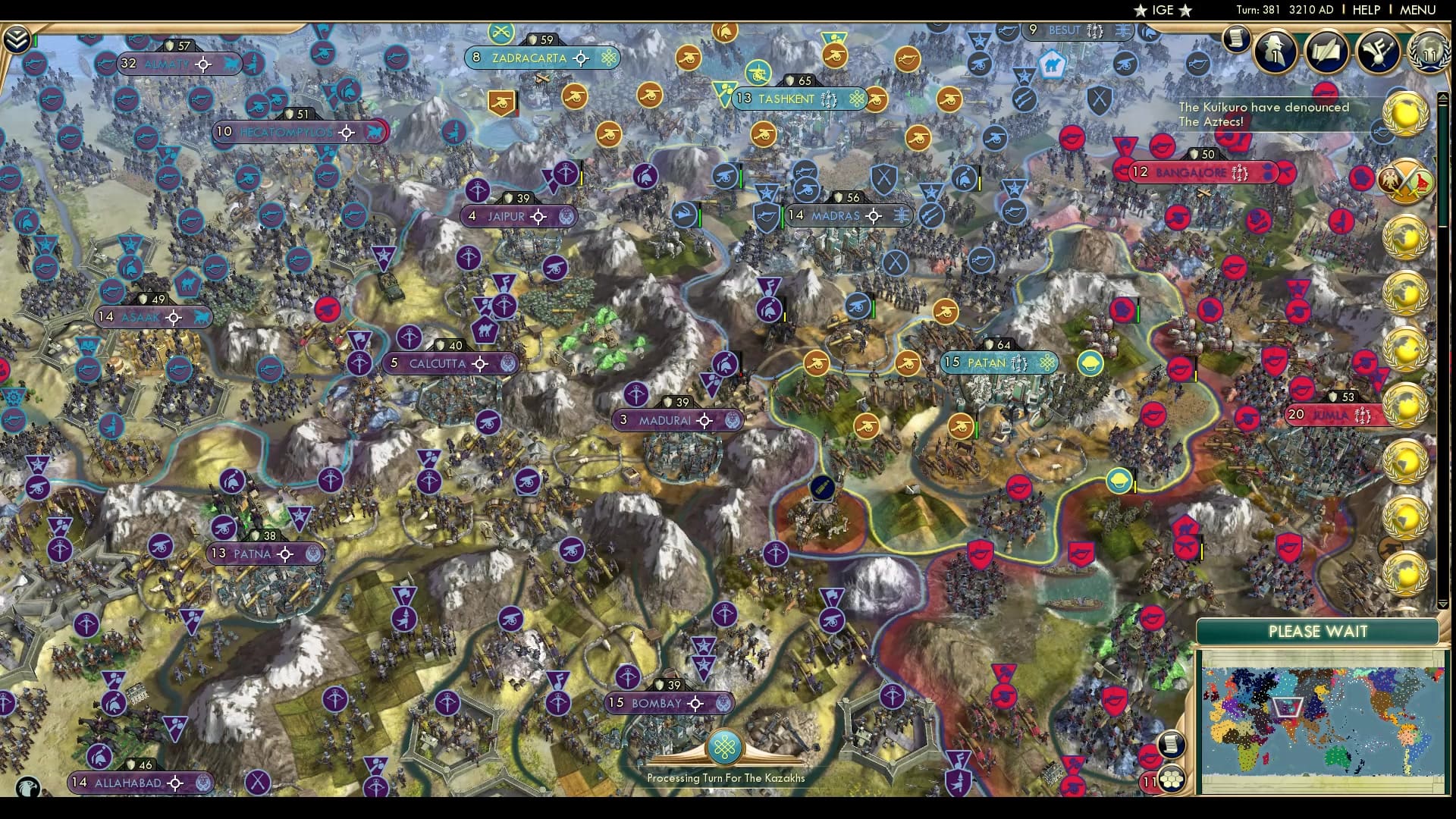Open the Social Policies scroll-and-quill icon
This screenshot has height=819, width=1456.
point(1326,52)
